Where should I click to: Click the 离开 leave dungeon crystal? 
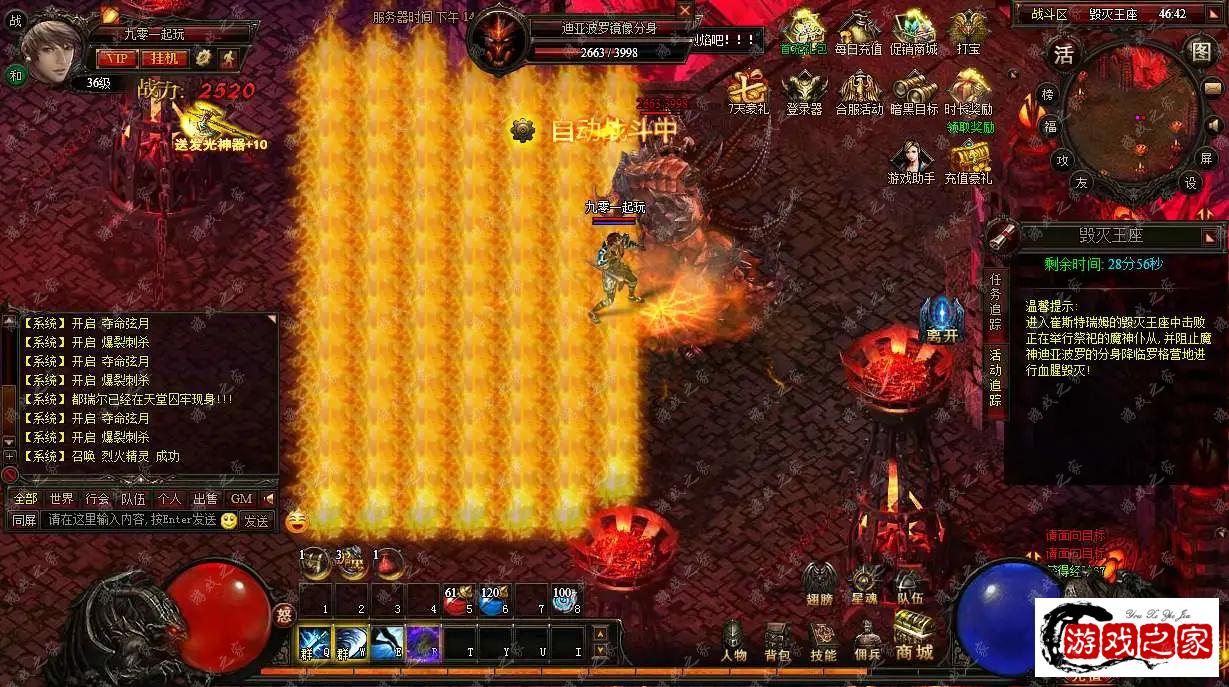click(x=941, y=320)
